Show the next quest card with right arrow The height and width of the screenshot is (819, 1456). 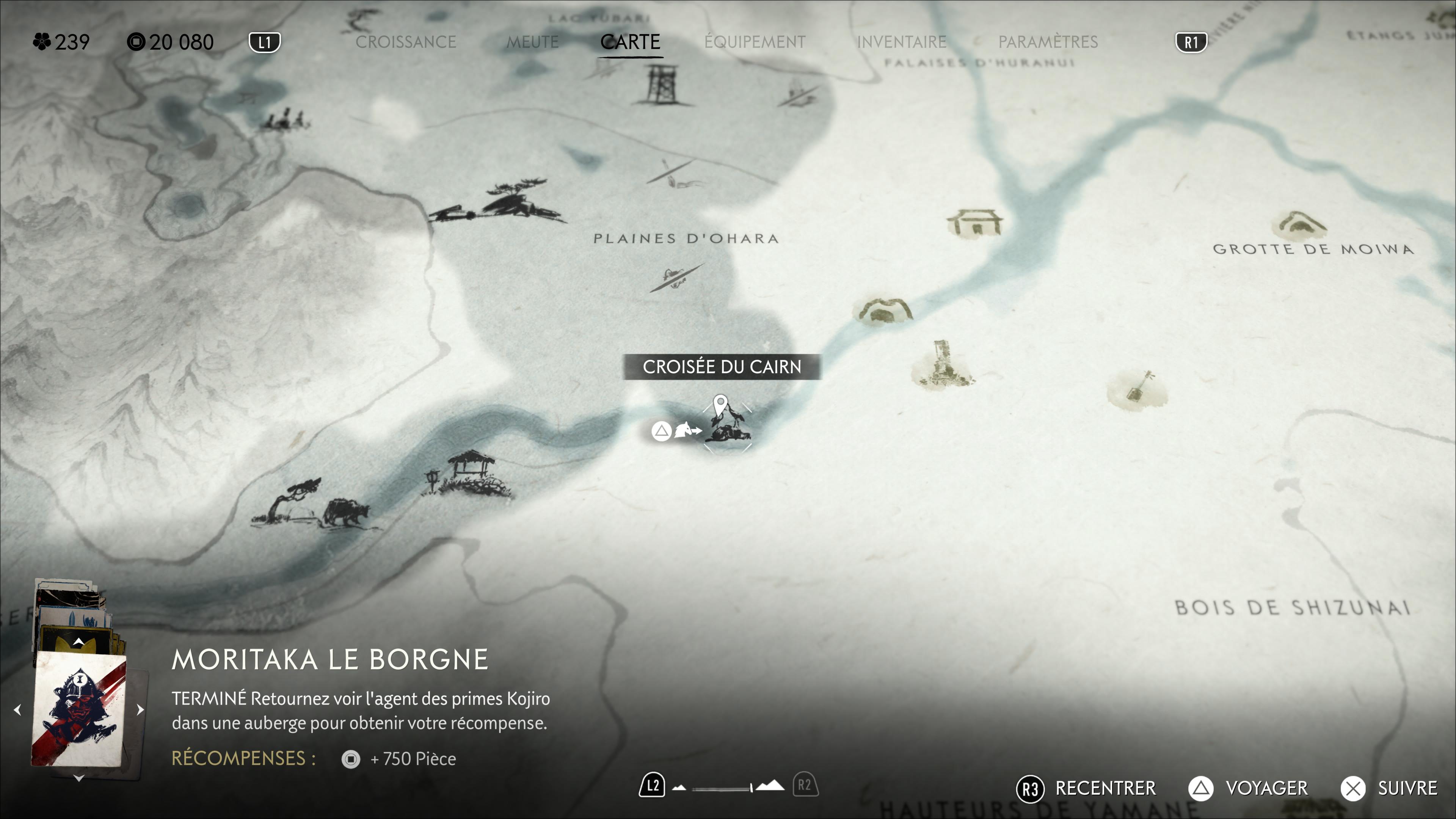pyautogui.click(x=140, y=709)
